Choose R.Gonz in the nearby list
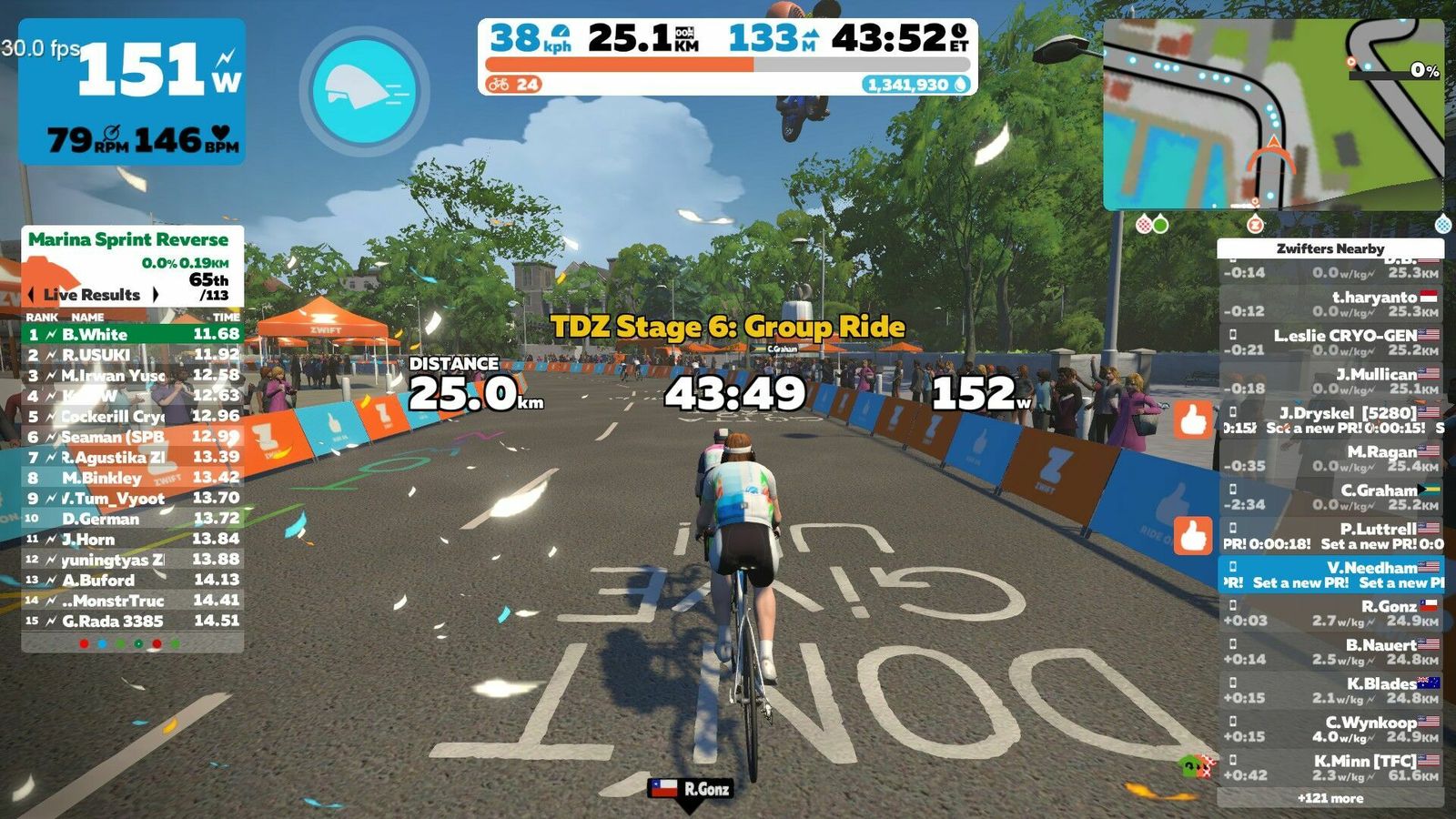The height and width of the screenshot is (819, 1456). pos(1330,613)
